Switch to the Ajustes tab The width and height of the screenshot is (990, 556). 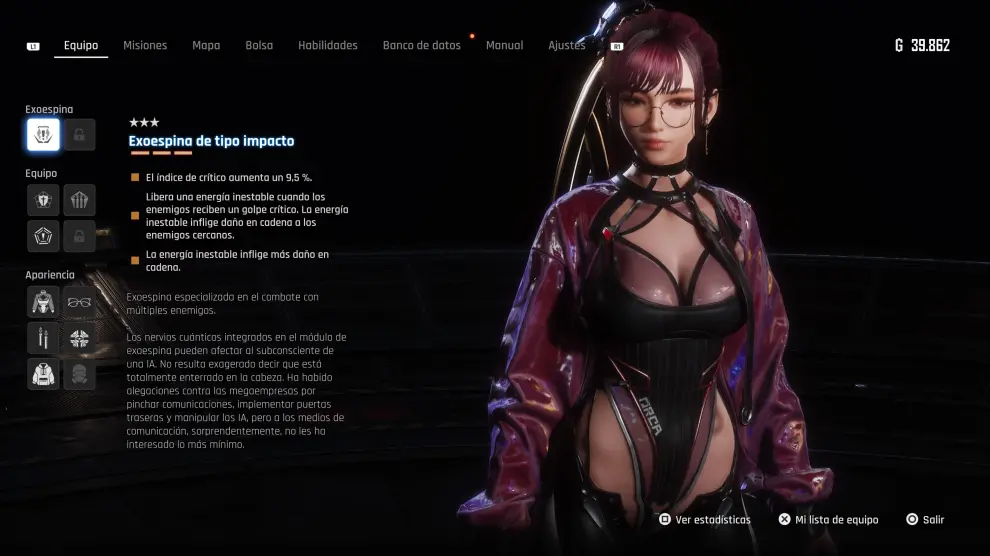pos(567,46)
